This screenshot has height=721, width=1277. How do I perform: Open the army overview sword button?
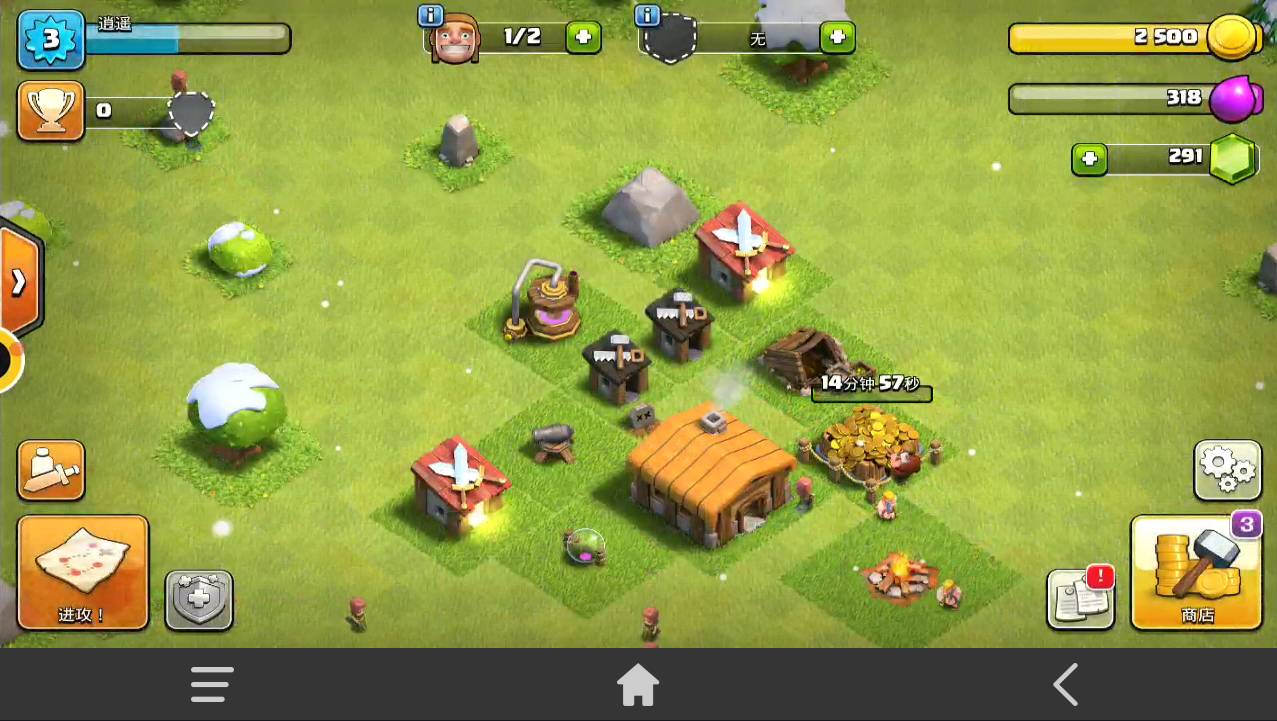coord(51,470)
